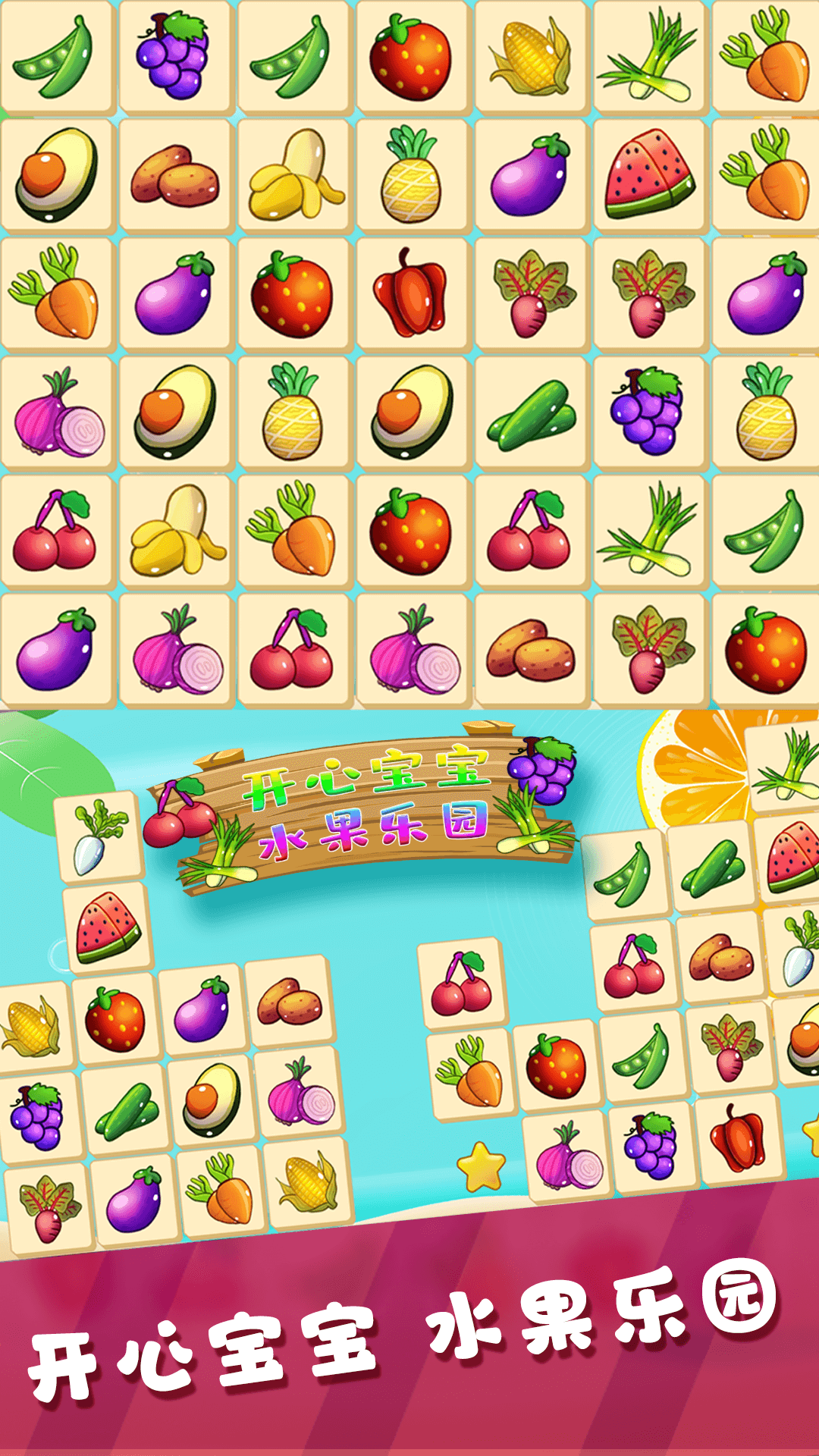This screenshot has height=1456, width=819.
Task: Select the leek tile between cherry and pea pod
Action: (648, 531)
